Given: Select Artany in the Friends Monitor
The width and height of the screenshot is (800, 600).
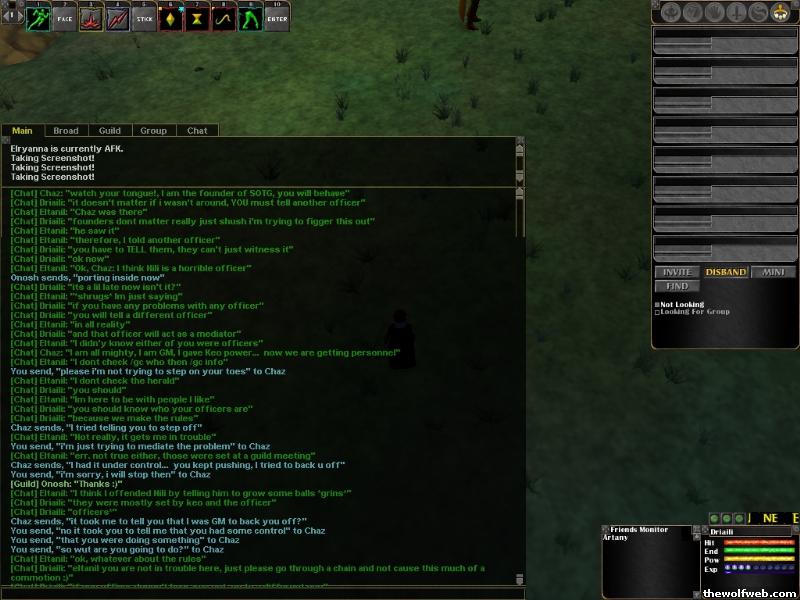Looking at the screenshot, I should [615, 537].
